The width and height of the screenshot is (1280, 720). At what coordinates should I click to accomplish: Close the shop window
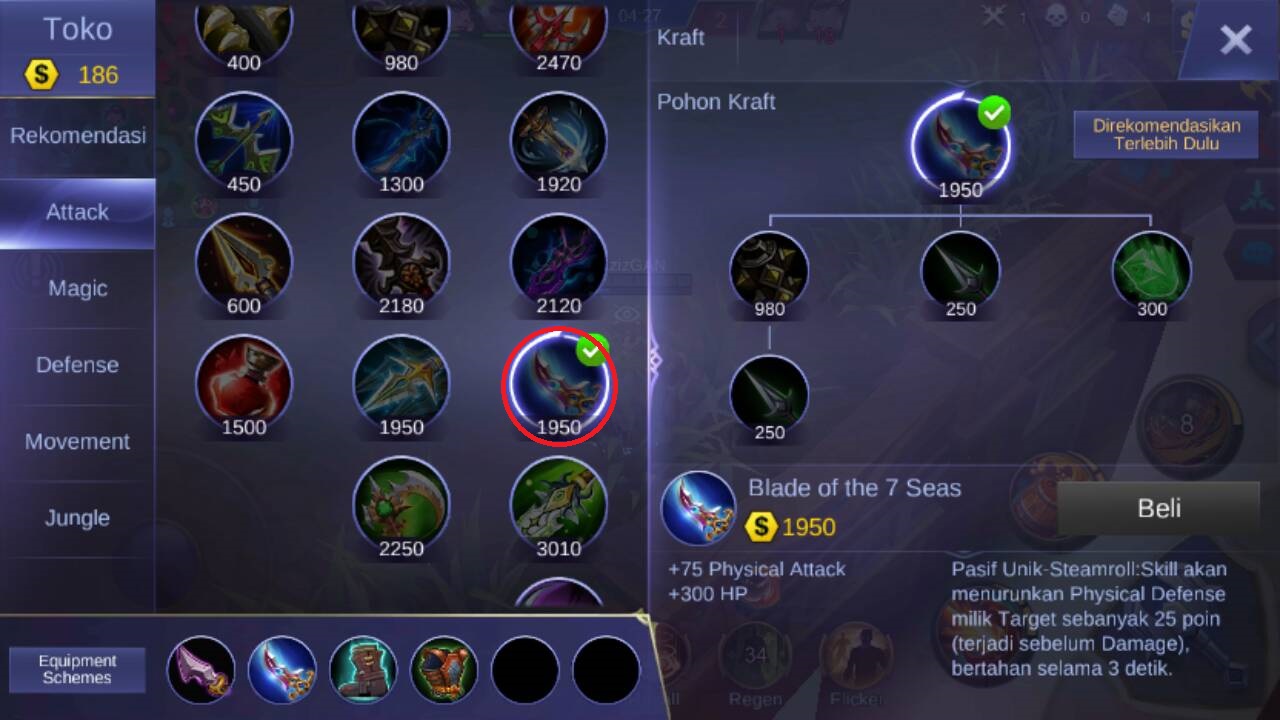click(x=1235, y=40)
